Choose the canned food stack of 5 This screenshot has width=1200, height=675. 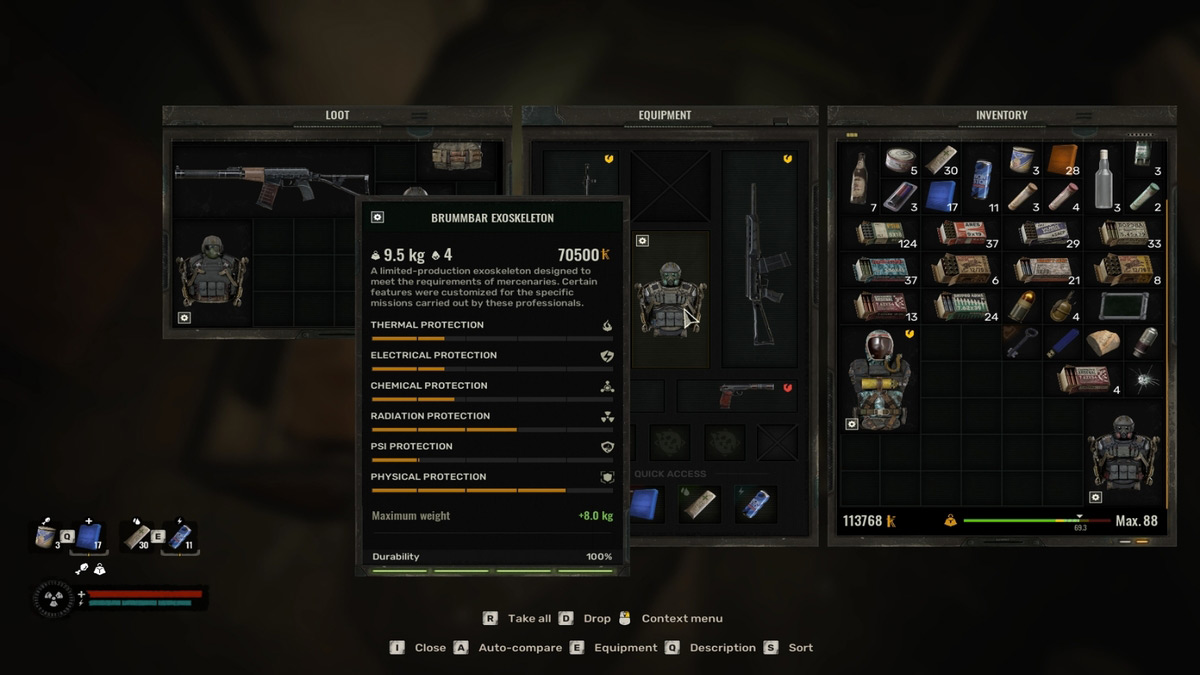tap(900, 160)
